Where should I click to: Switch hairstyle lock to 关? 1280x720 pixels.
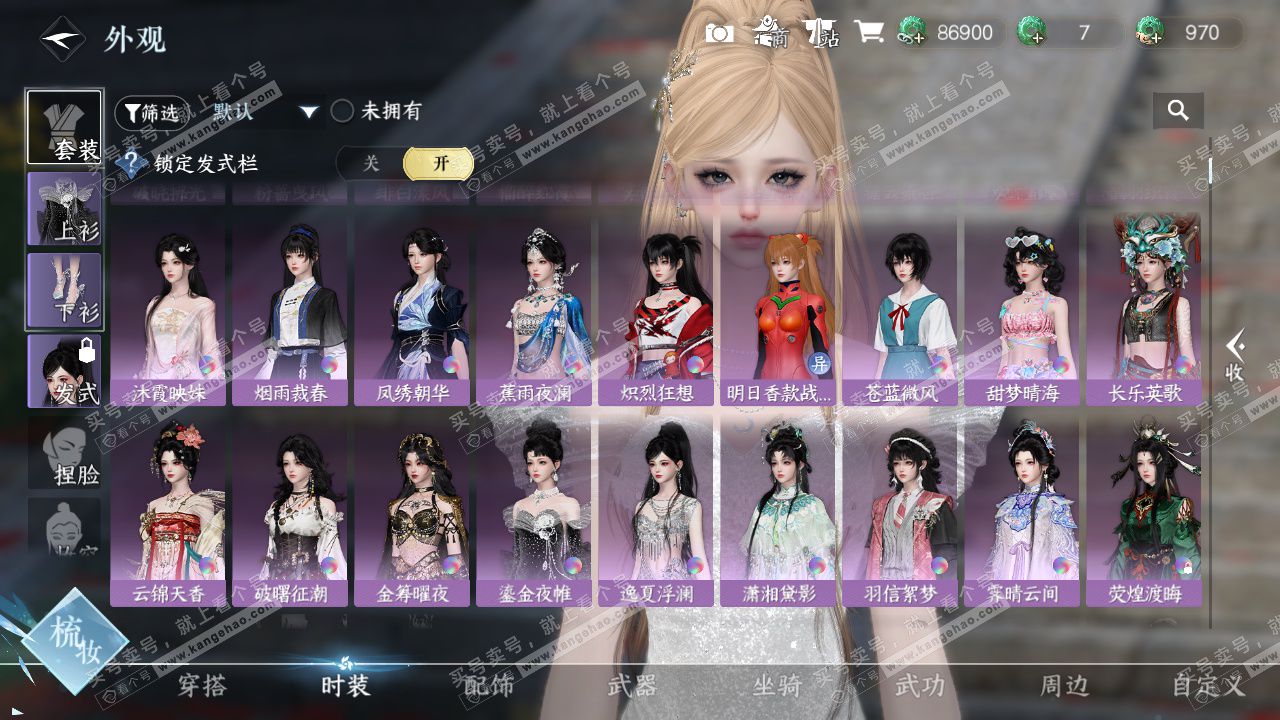pyautogui.click(x=371, y=163)
